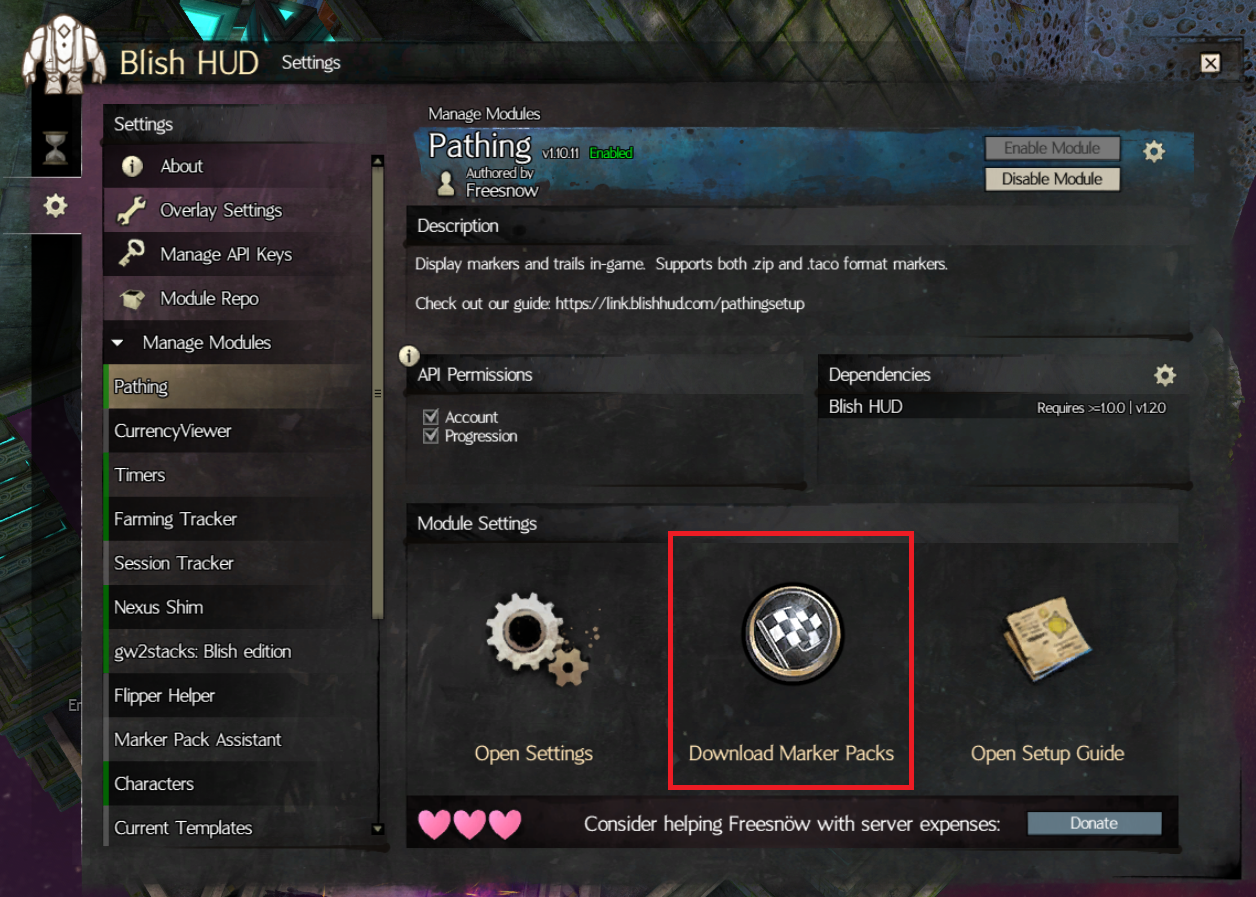Close the Blish HUD settings window
Image resolution: width=1256 pixels, height=897 pixels.
(1210, 63)
